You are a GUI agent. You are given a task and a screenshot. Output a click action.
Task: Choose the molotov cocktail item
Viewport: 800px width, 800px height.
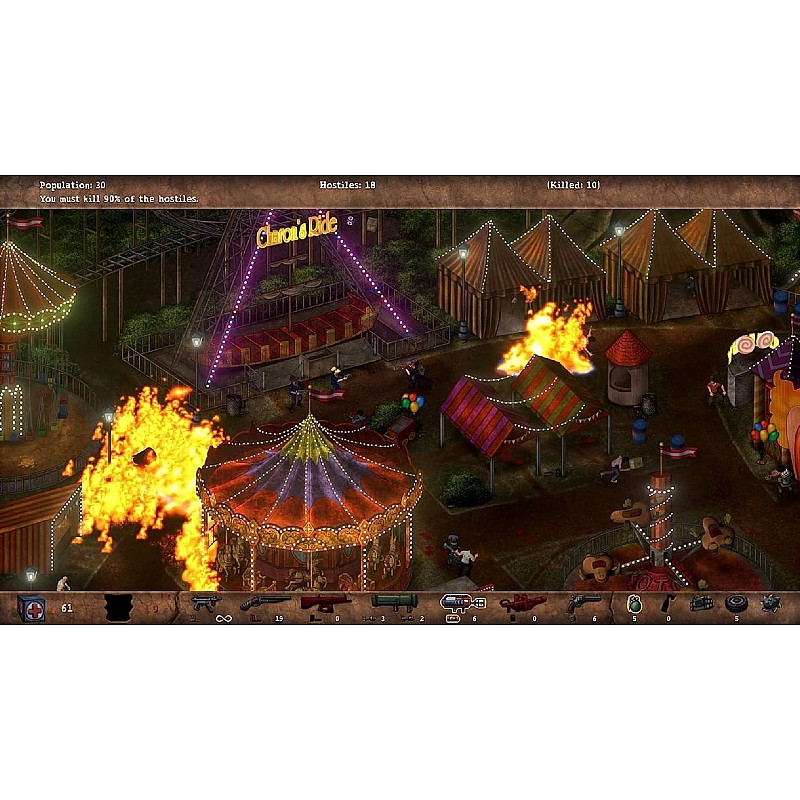coord(668,603)
